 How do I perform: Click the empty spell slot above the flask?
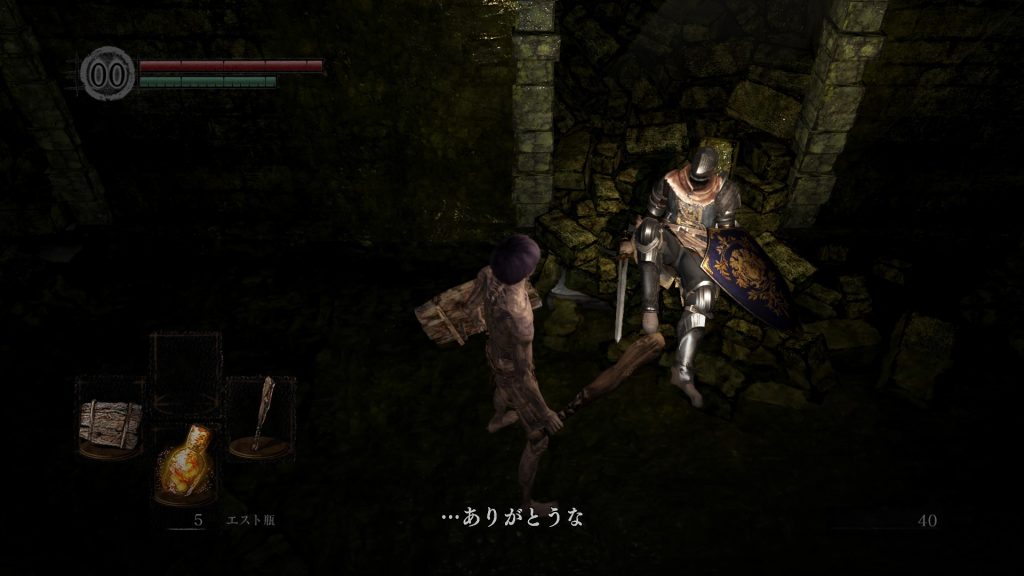186,367
